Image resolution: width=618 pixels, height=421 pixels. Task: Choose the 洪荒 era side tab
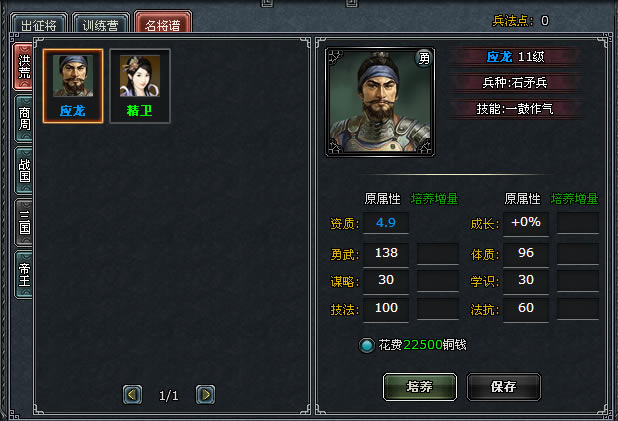(24, 66)
